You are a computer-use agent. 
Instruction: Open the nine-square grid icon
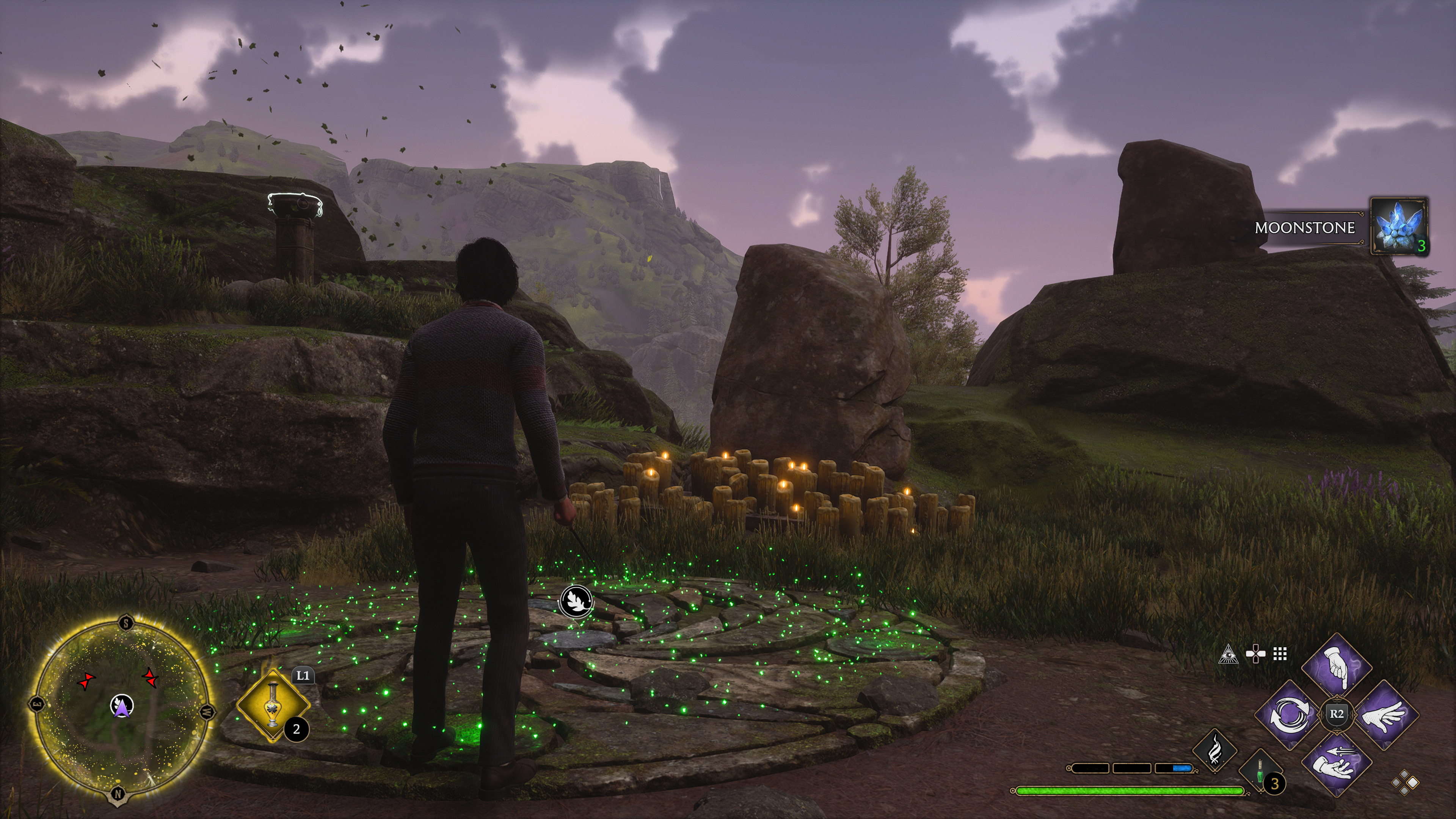click(x=1280, y=654)
